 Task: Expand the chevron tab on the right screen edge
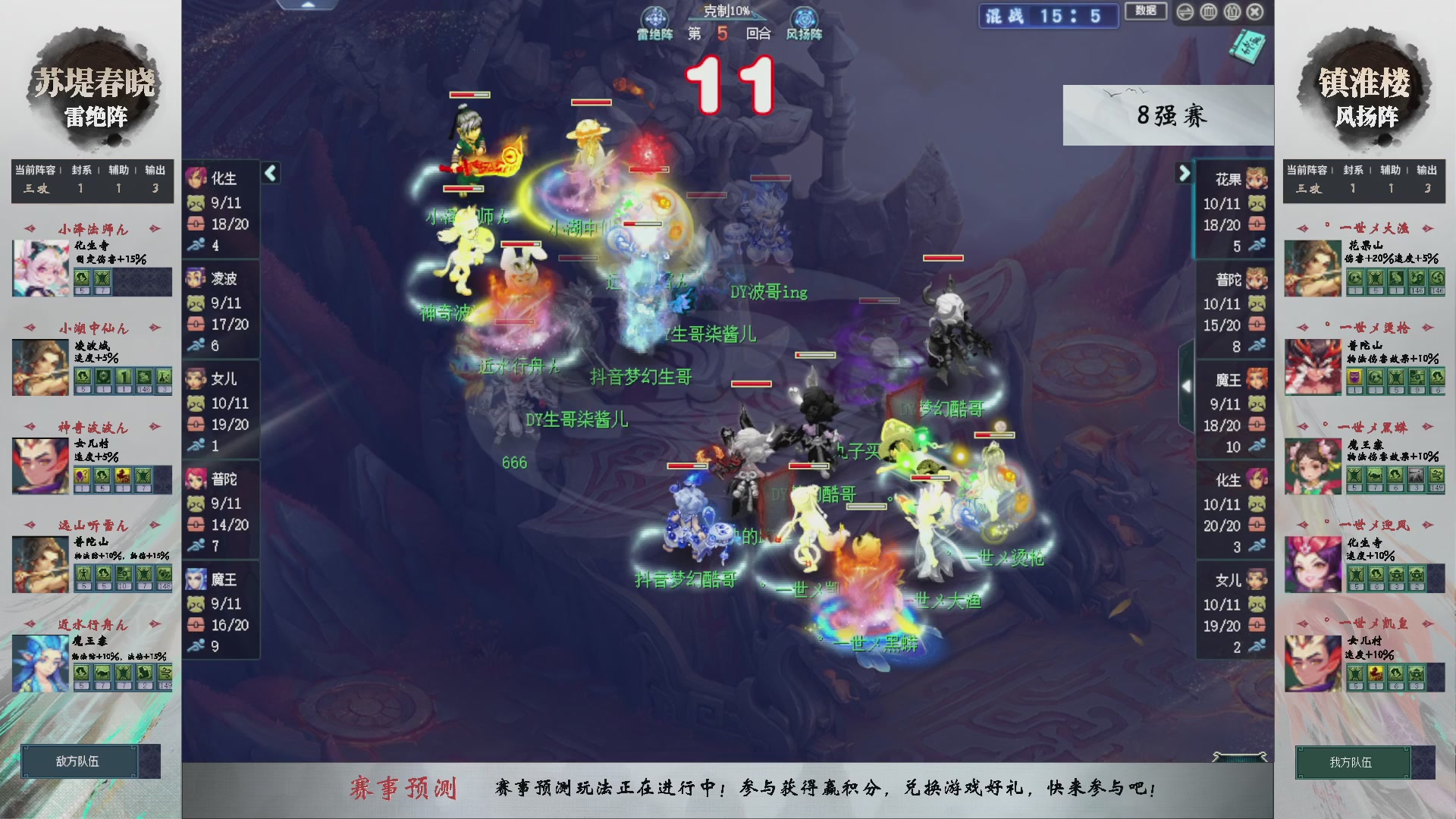[1188, 385]
